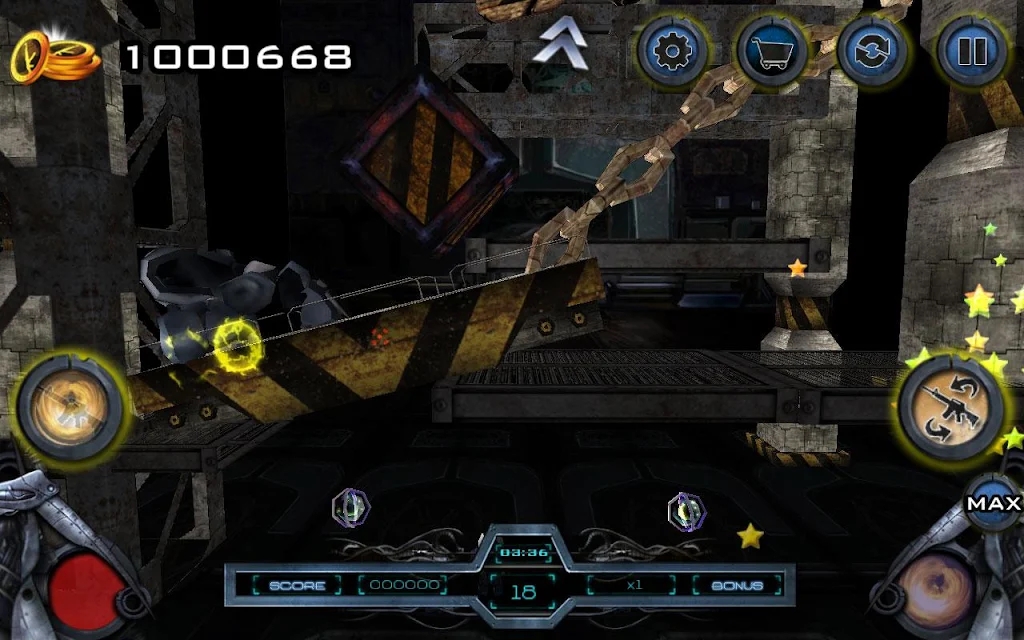Open the shopping cart store
Viewport: 1024px width, 640px height.
[x=772, y=50]
